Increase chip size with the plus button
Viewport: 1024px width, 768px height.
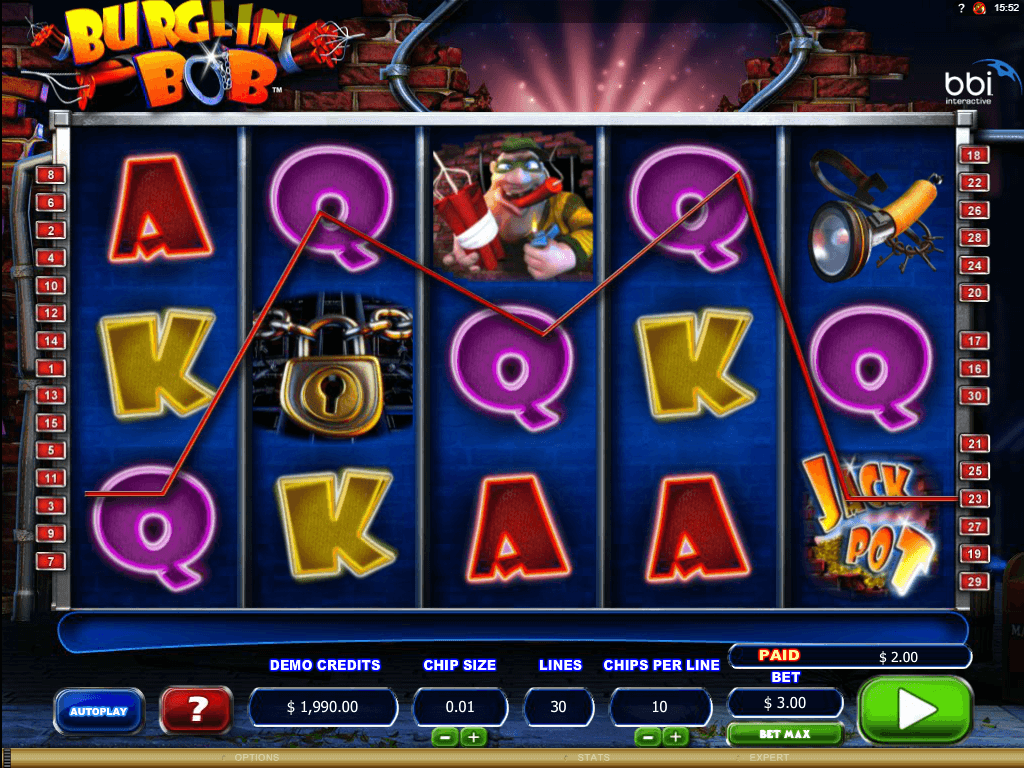473,737
